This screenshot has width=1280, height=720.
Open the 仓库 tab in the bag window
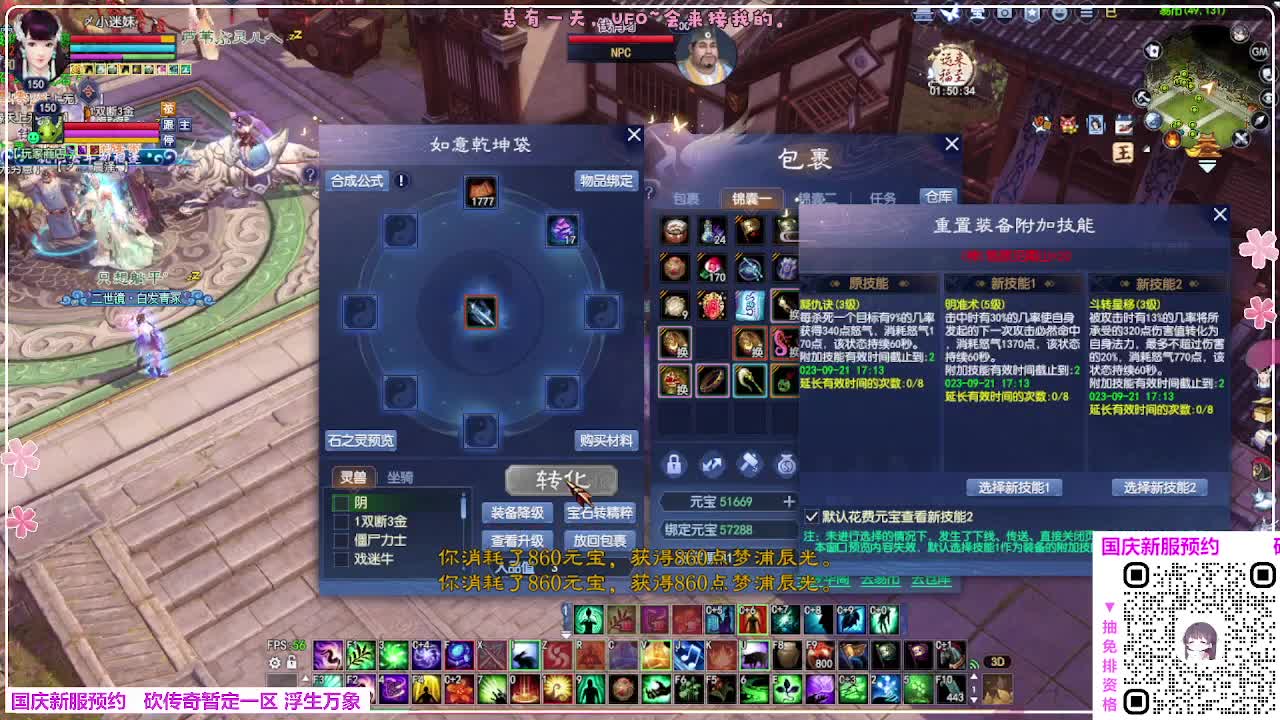click(x=938, y=197)
